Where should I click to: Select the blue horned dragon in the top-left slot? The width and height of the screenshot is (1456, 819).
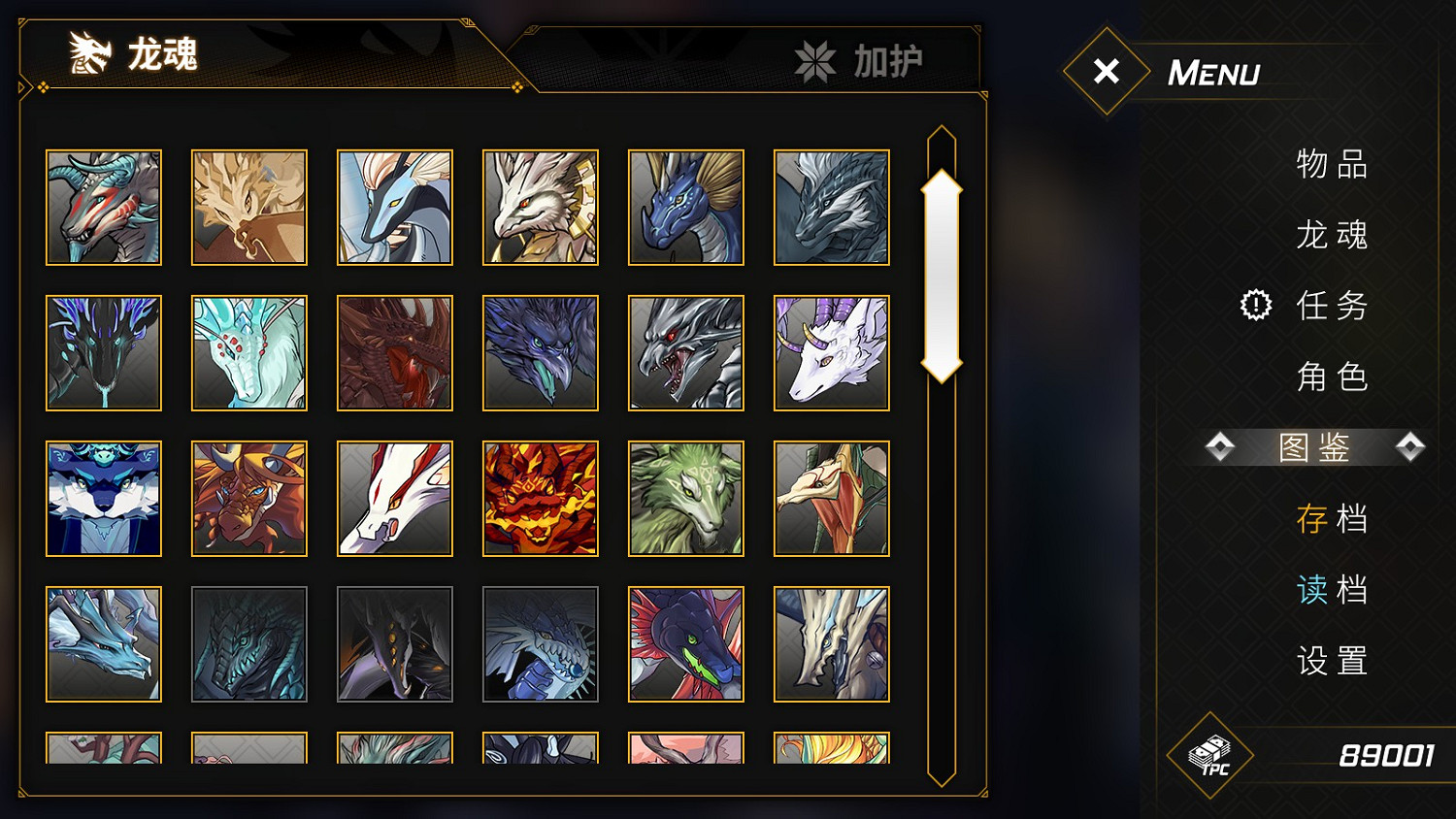click(103, 208)
